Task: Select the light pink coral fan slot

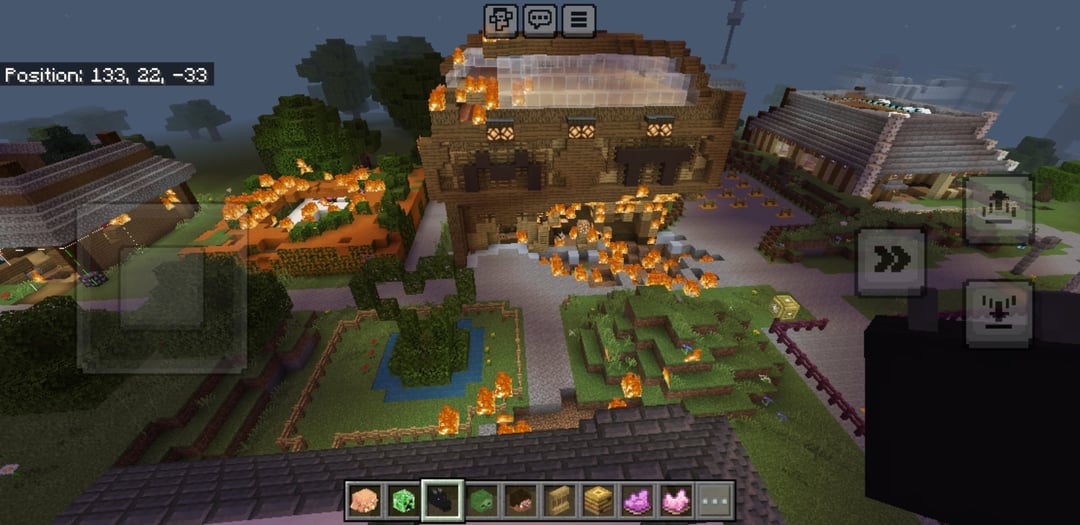Action: tap(675, 500)
